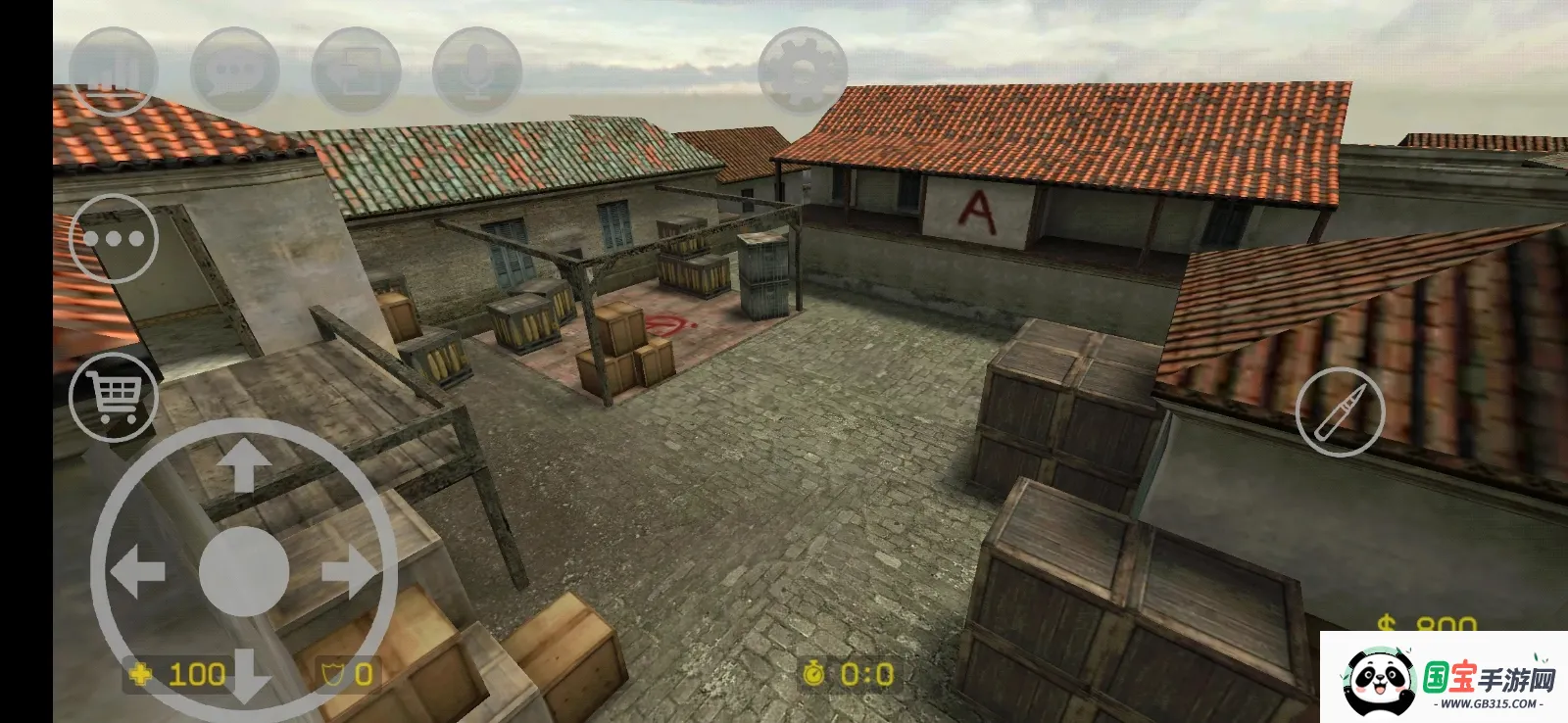Tap the joystick's right arrow
The height and width of the screenshot is (723, 1568).
tap(350, 572)
